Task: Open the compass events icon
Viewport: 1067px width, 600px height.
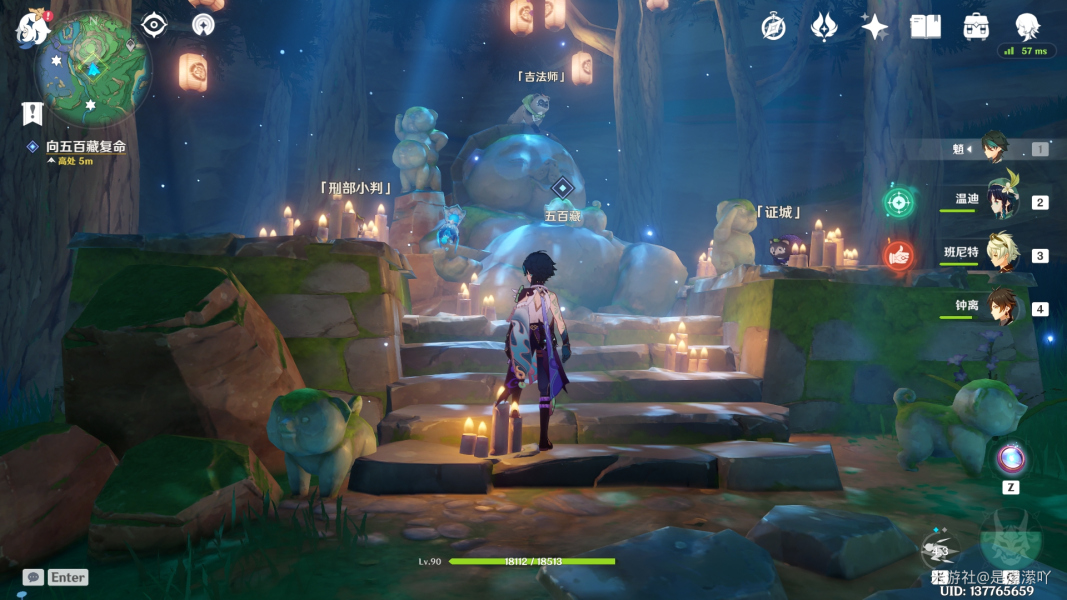Action: (773, 27)
